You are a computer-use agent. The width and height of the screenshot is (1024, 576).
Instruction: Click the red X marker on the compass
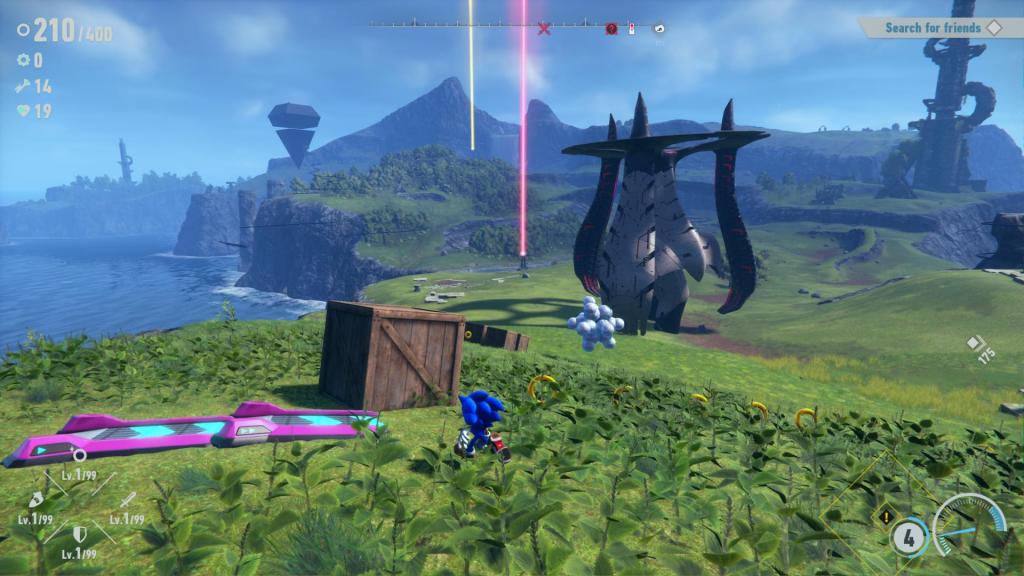[x=544, y=29]
